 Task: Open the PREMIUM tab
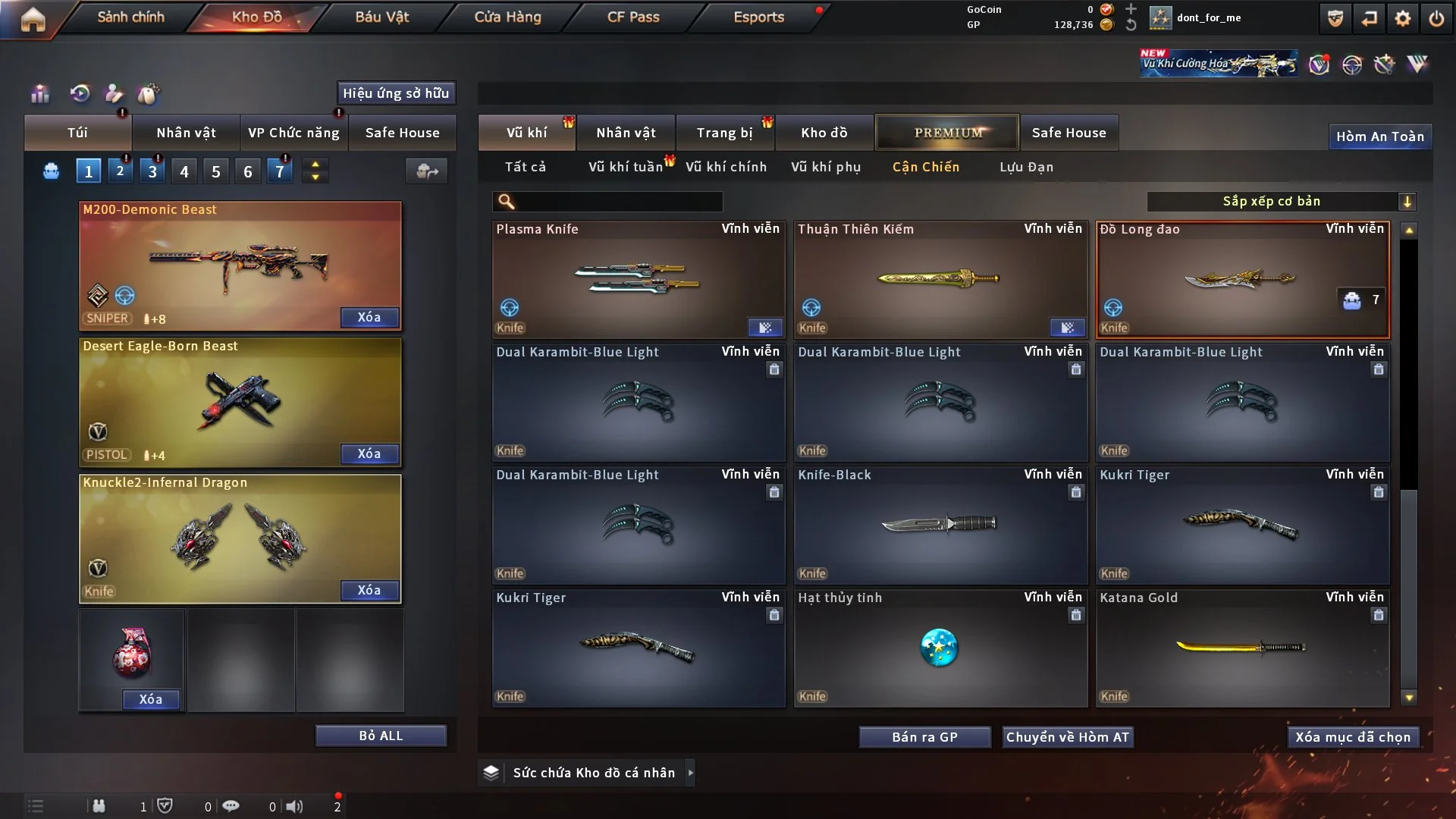[x=947, y=133]
